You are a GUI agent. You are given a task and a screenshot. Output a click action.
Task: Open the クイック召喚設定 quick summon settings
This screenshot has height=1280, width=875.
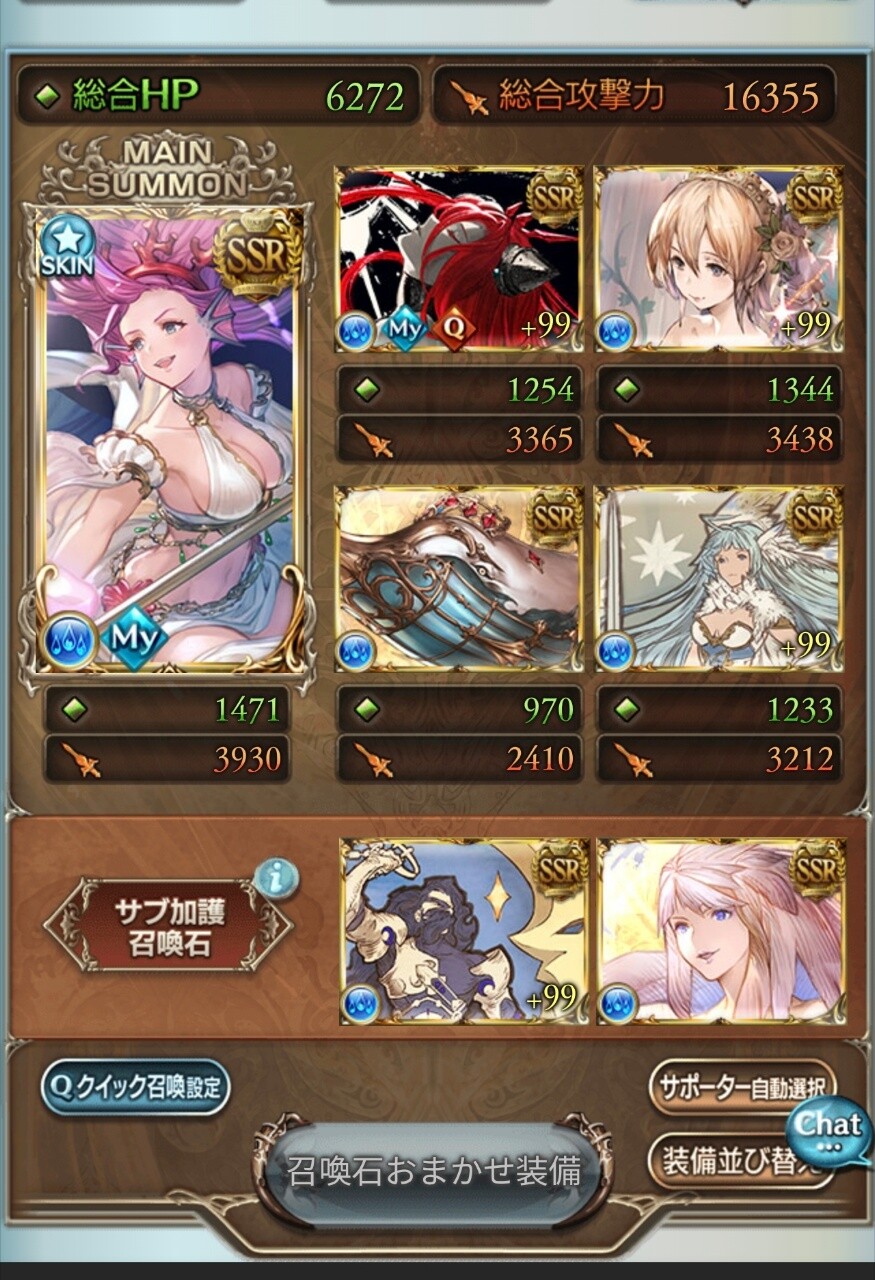pos(135,1087)
